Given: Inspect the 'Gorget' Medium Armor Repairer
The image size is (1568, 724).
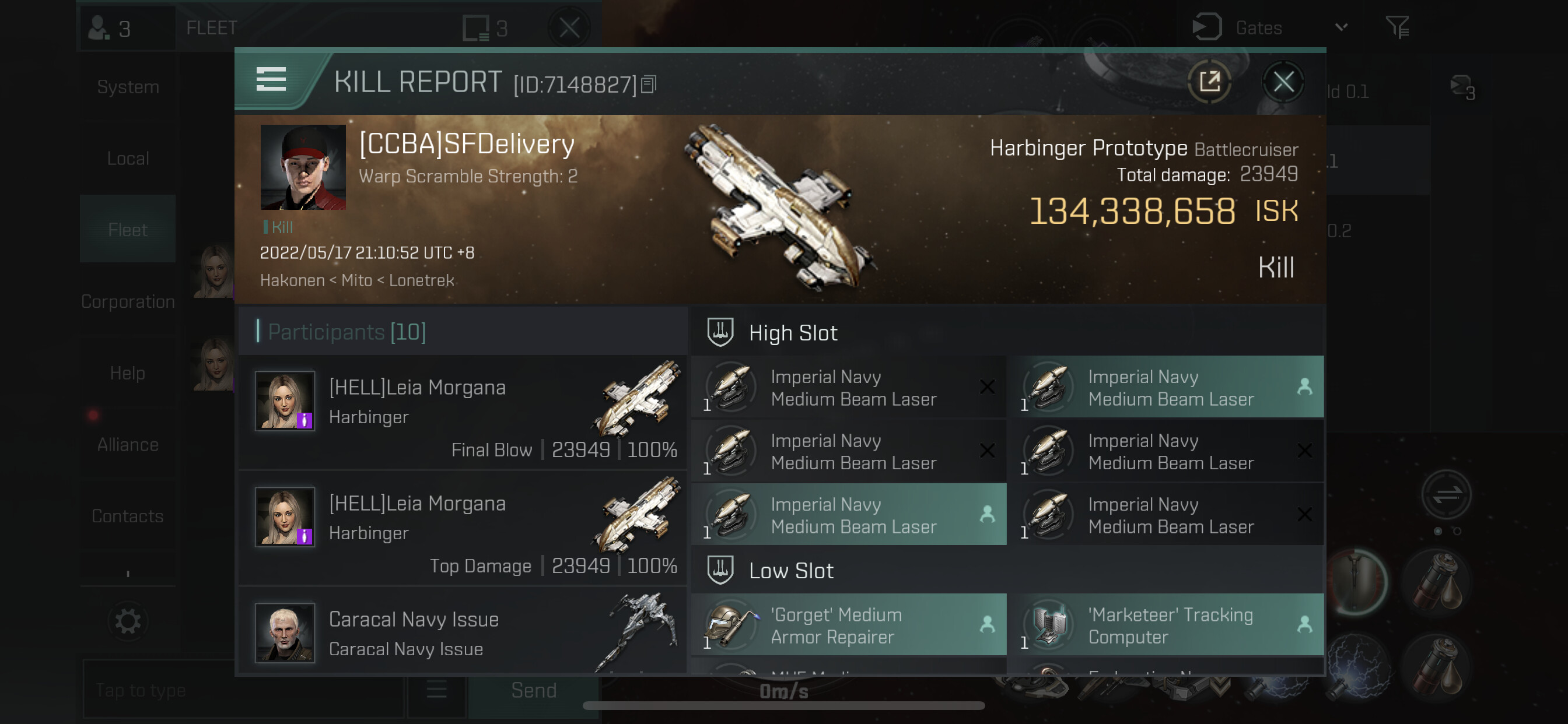Looking at the screenshot, I should pyautogui.click(x=849, y=625).
